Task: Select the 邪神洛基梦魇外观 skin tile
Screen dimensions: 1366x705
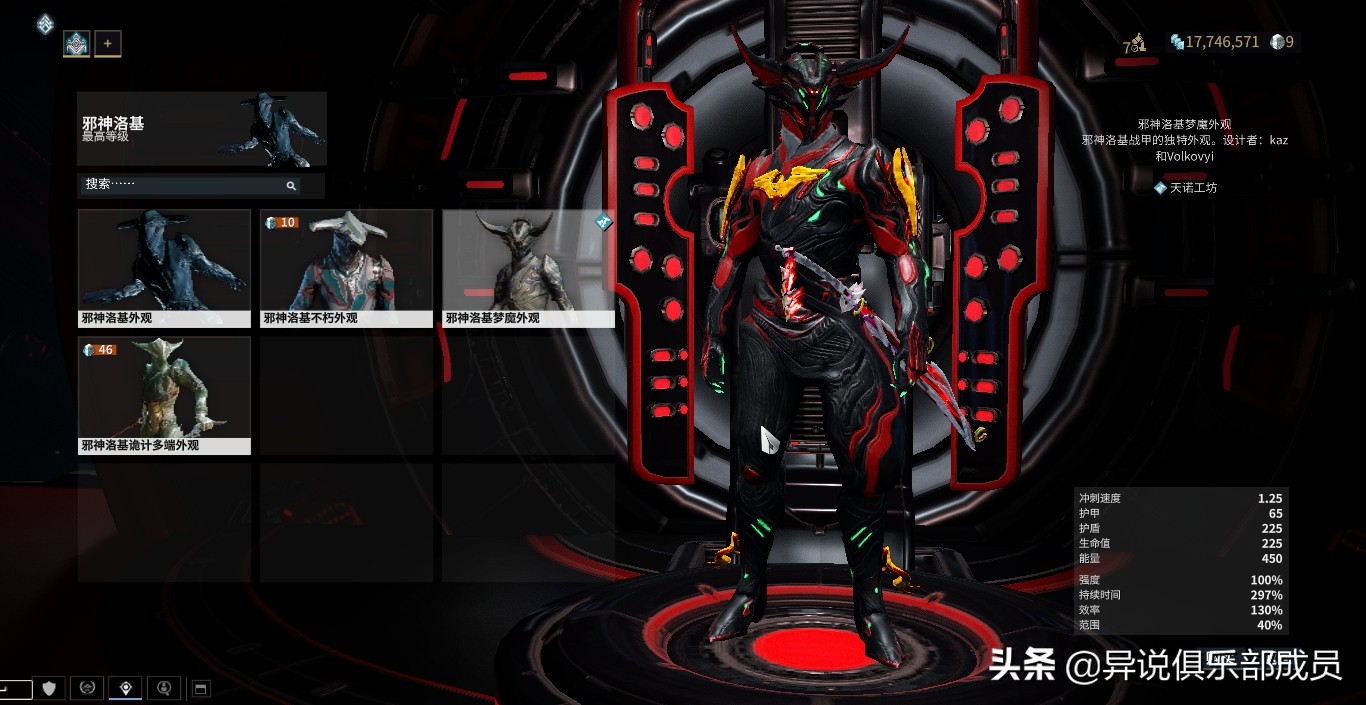Action: [x=528, y=268]
